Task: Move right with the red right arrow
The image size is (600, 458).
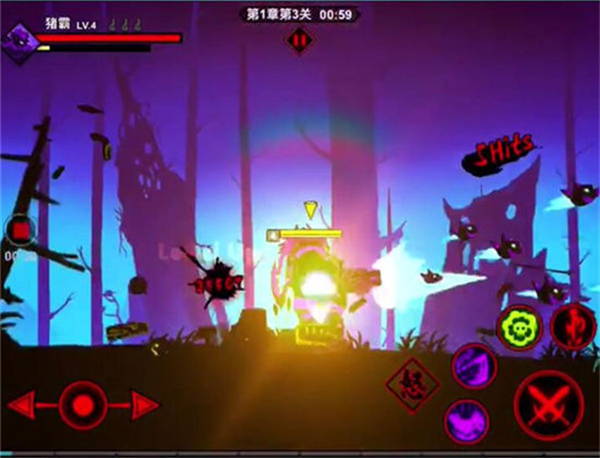Action: click(143, 405)
